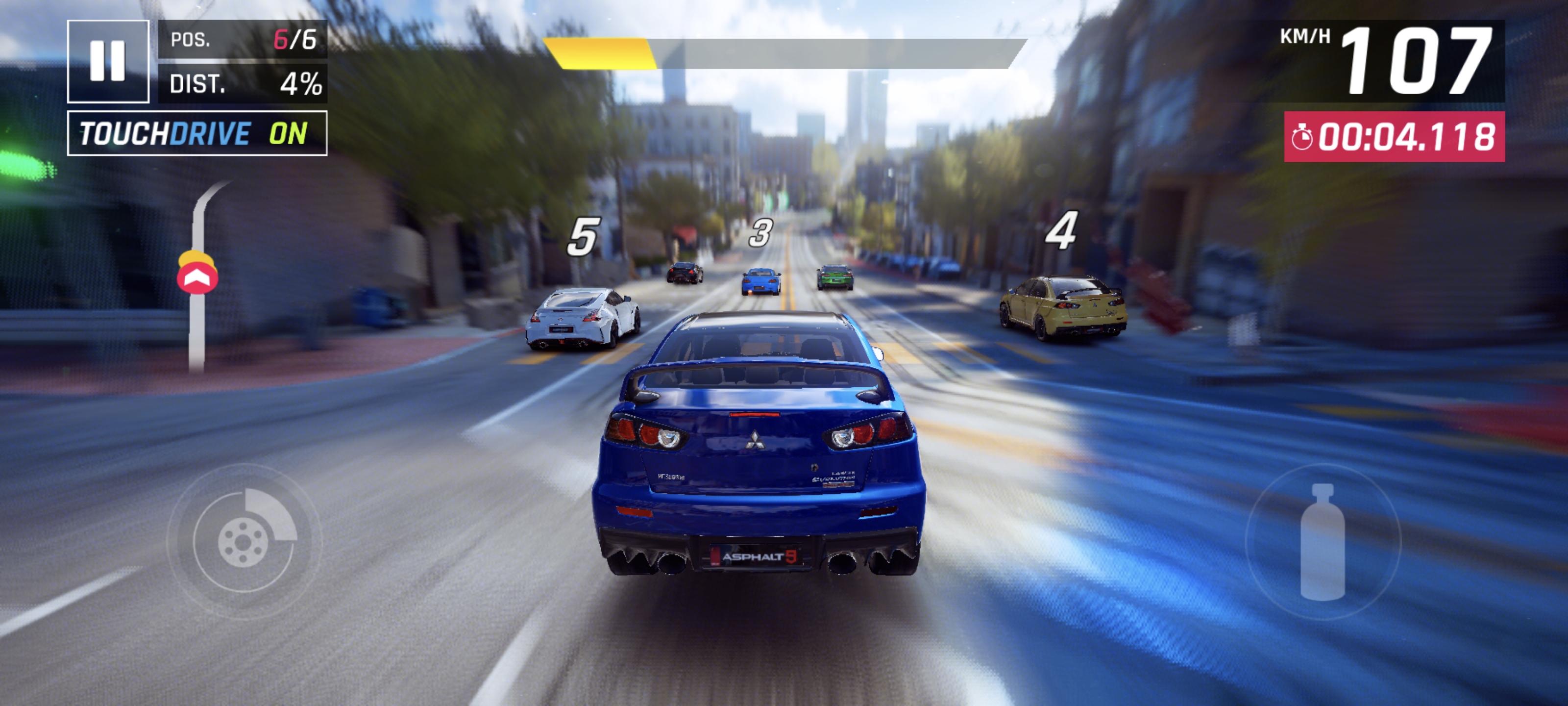Activate the nitro bottle boost
Viewport: 1568px width, 706px height.
(x=1322, y=541)
